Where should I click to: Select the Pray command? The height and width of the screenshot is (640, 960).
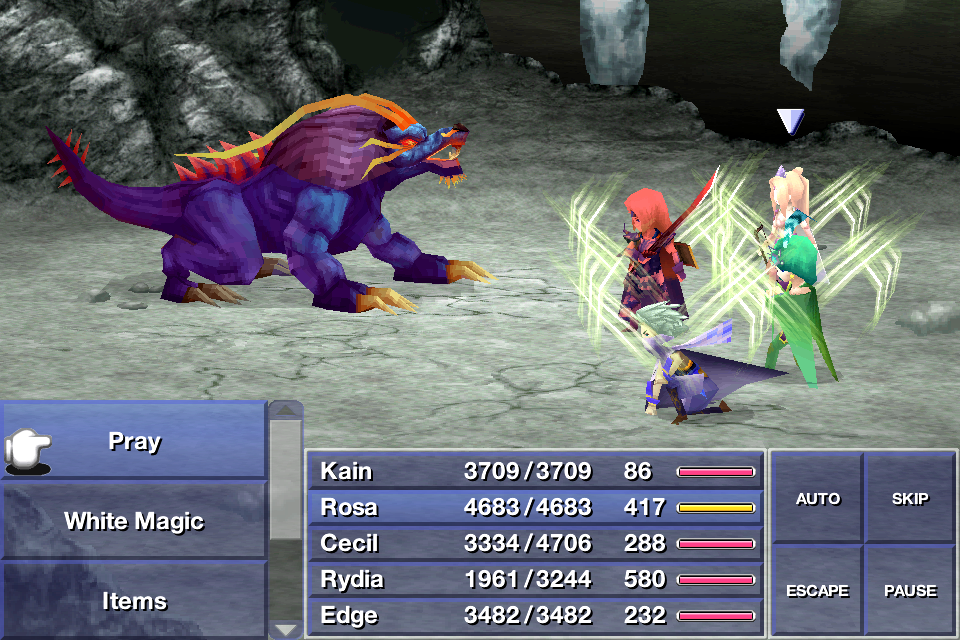click(x=134, y=441)
